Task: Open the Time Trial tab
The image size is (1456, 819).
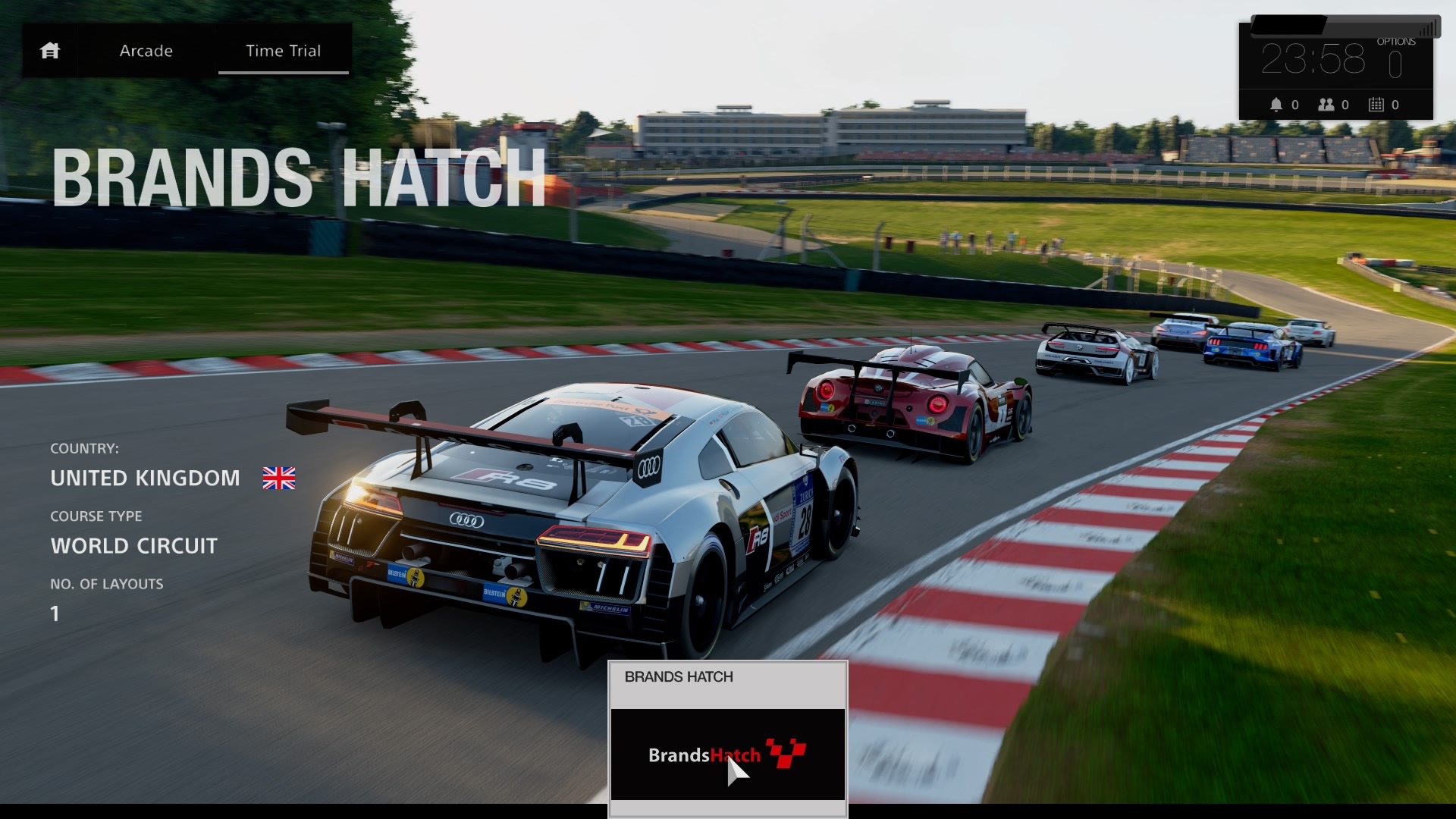Action: coord(283,51)
